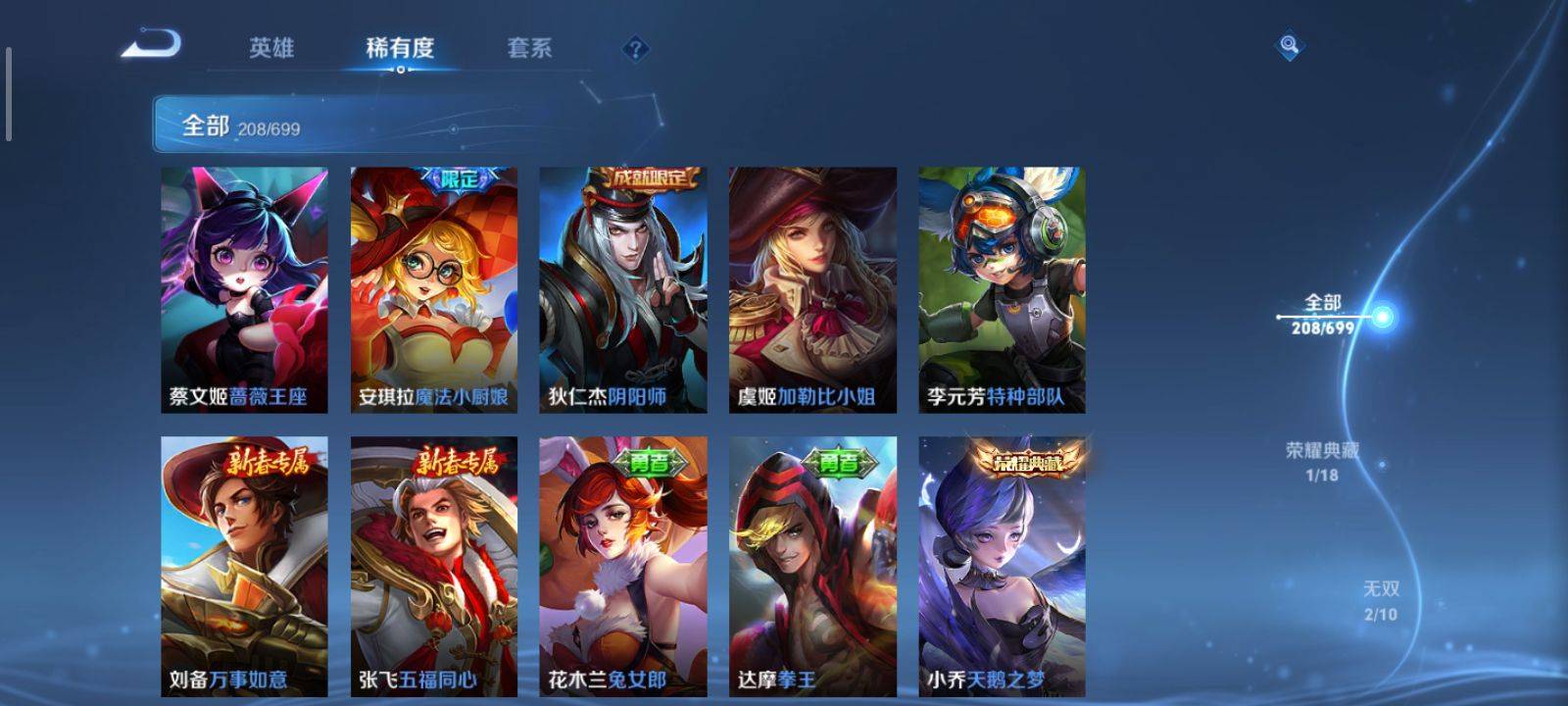Image resolution: width=1568 pixels, height=706 pixels.
Task: Select the 稀有度 tab
Action: click(x=400, y=48)
